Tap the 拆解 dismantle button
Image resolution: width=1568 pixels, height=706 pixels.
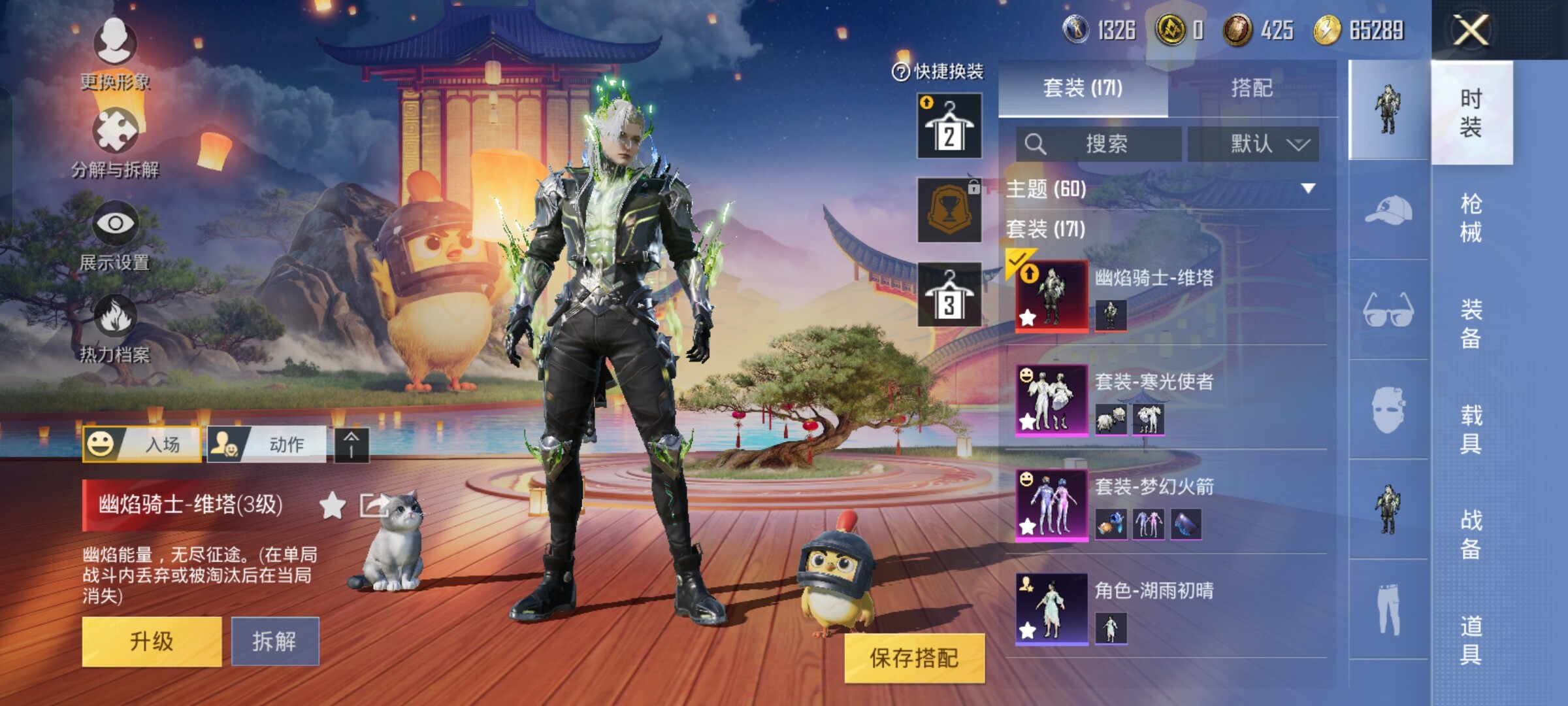coord(274,641)
